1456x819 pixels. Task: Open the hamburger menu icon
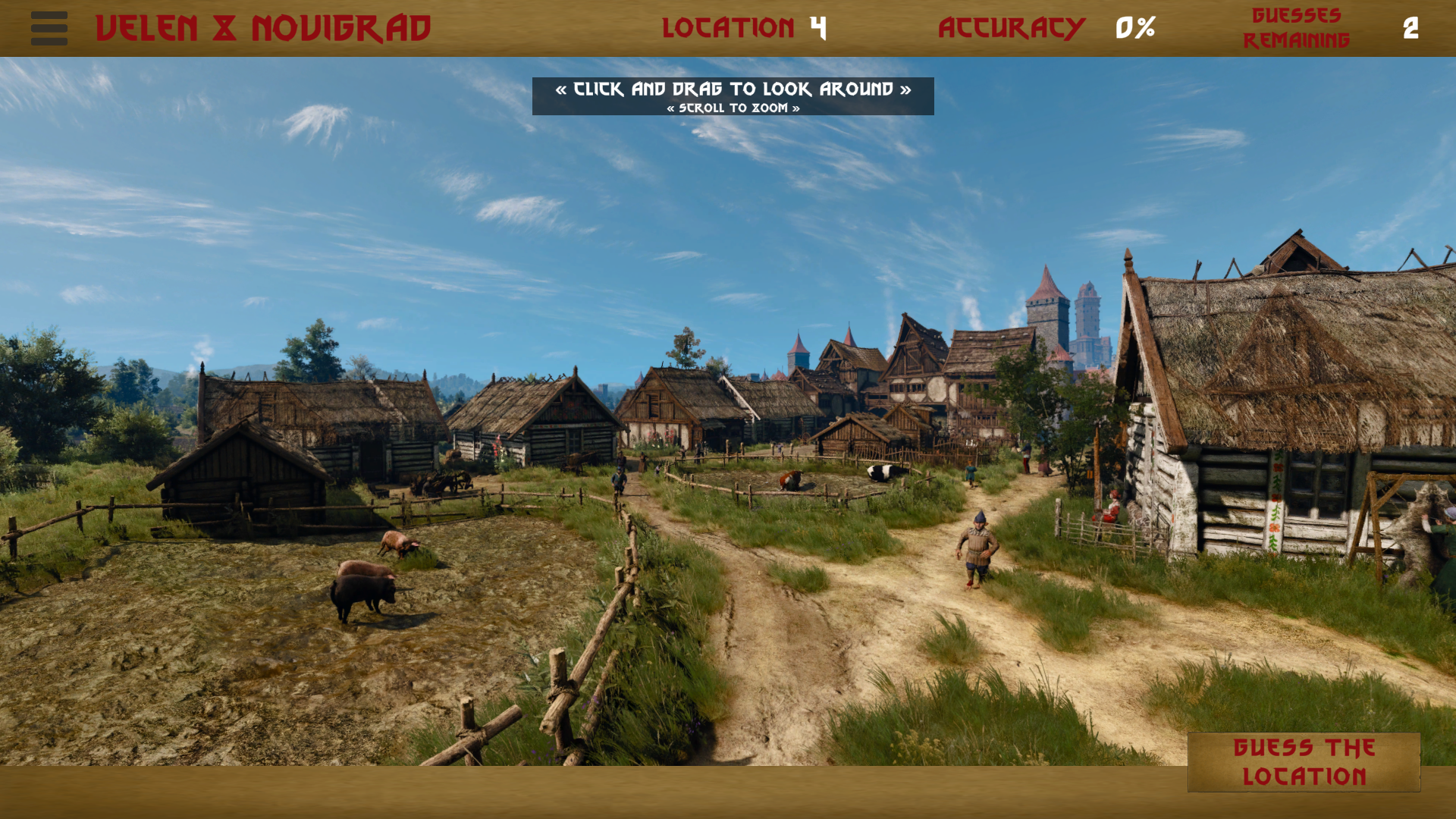49,28
